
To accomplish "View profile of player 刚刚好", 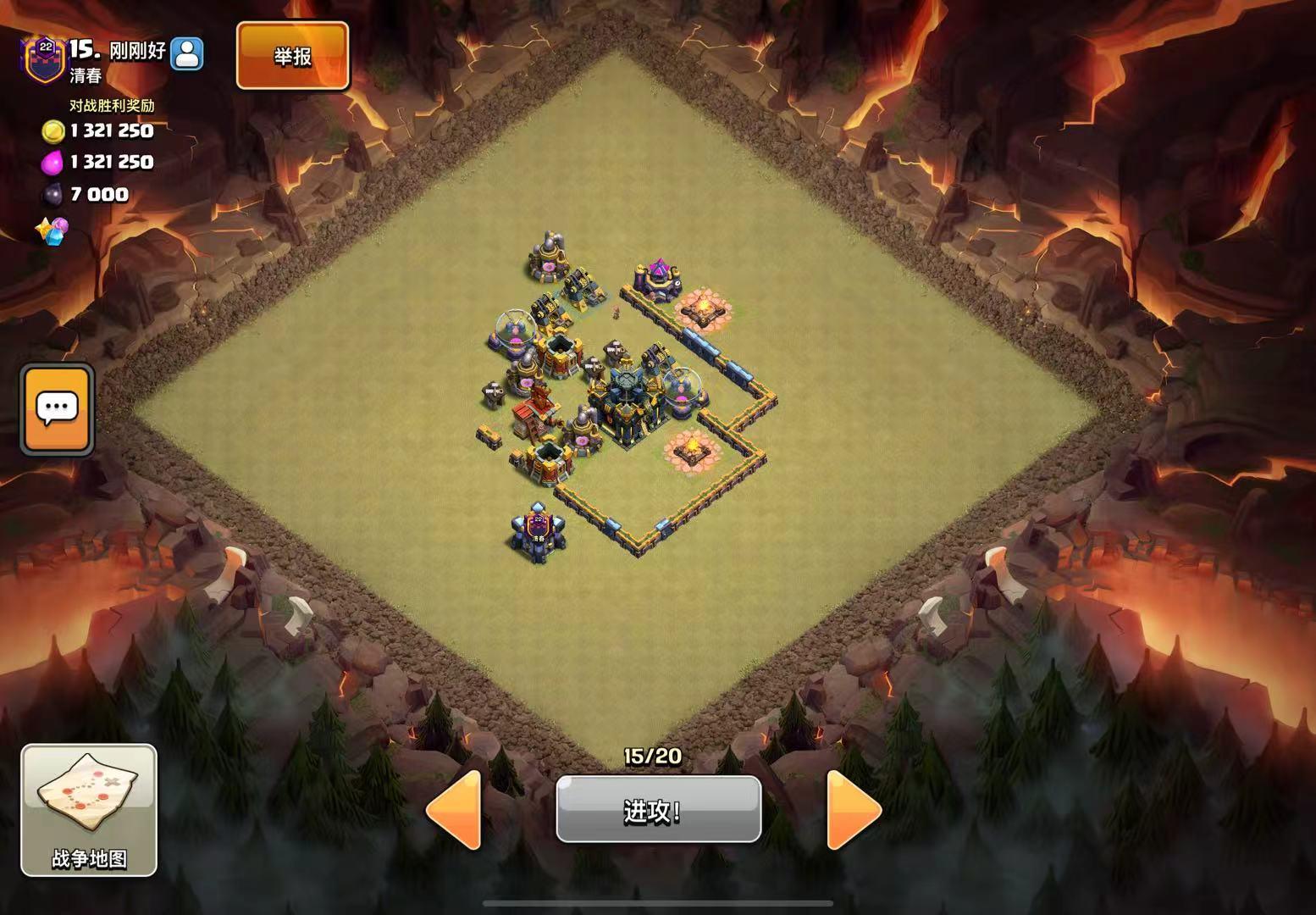I will (188, 53).
